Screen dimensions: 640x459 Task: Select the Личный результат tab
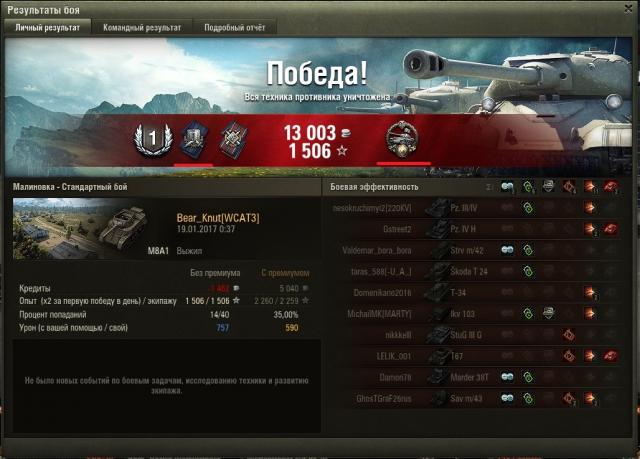pyautogui.click(x=47, y=28)
